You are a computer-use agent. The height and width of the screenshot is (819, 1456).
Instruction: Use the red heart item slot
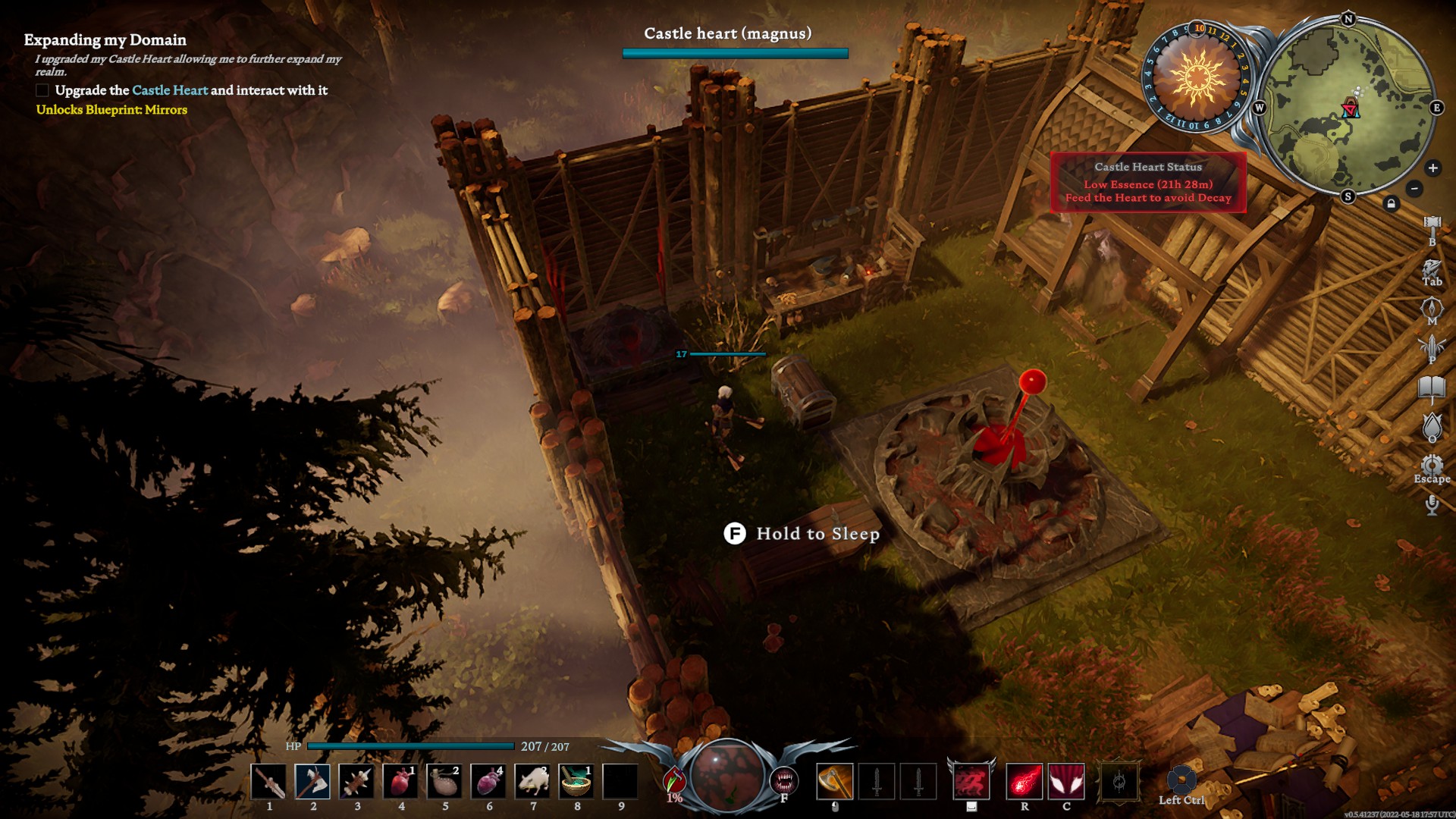(x=400, y=782)
